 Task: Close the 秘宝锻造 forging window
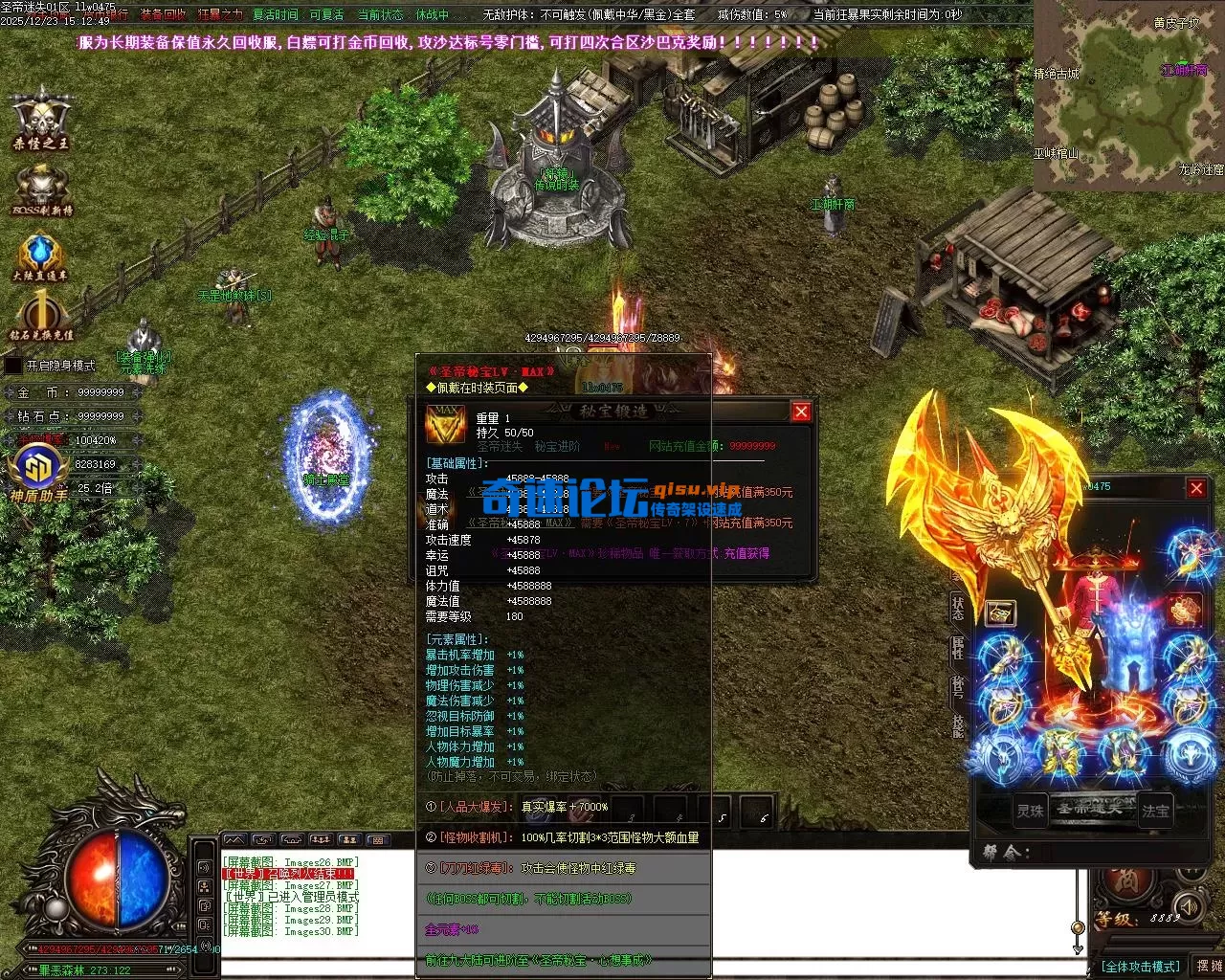(x=801, y=412)
